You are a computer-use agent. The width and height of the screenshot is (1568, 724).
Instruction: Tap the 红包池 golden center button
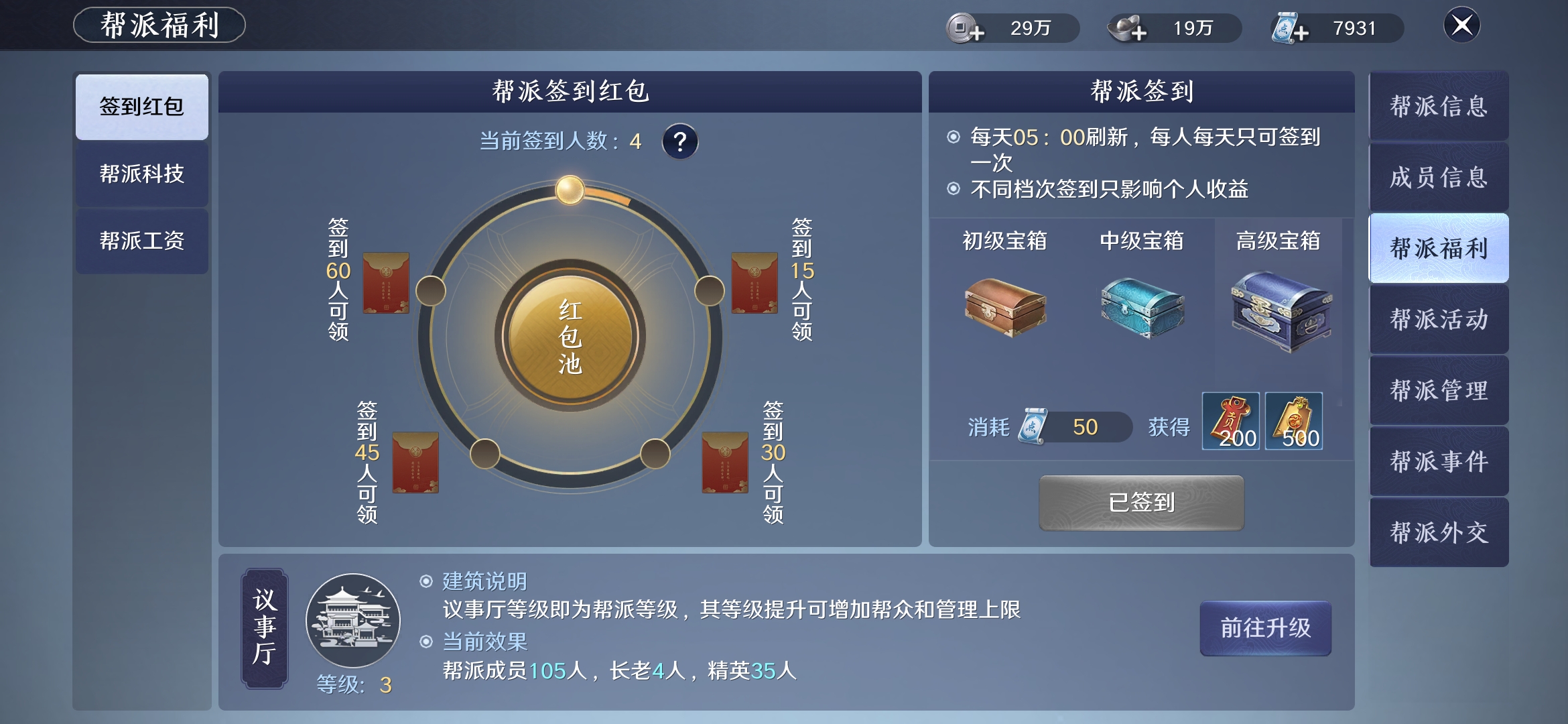coord(570,336)
